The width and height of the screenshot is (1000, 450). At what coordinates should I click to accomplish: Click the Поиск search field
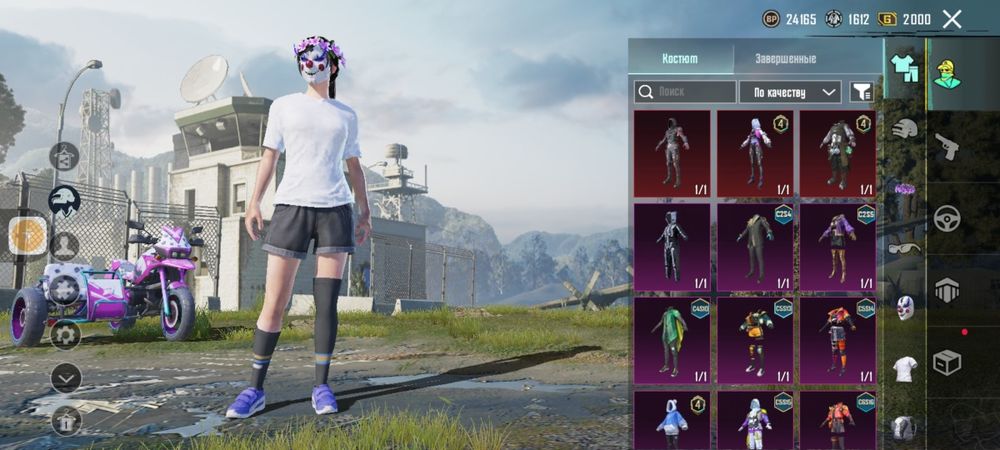685,92
